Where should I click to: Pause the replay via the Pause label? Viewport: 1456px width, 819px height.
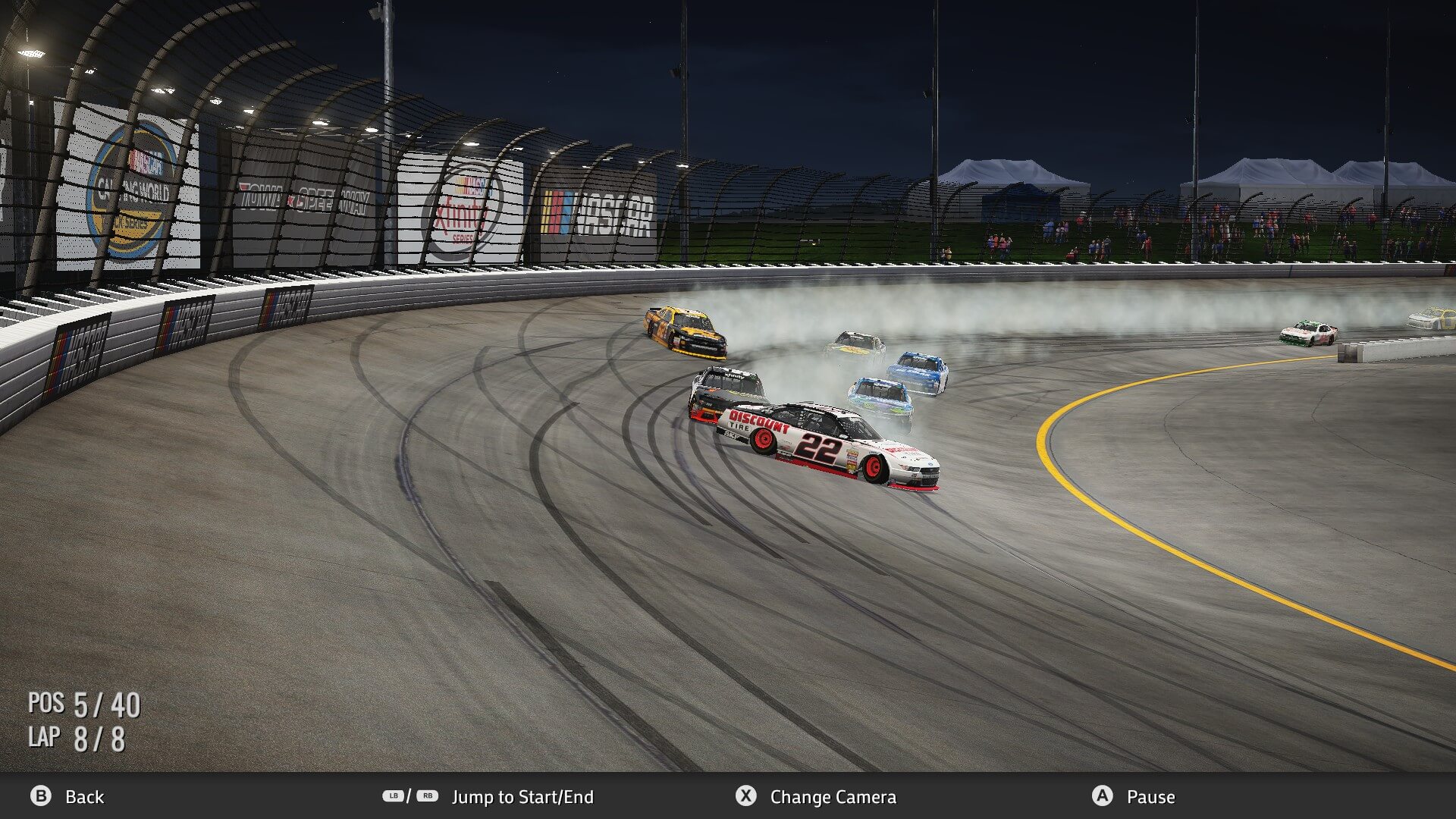point(1150,797)
